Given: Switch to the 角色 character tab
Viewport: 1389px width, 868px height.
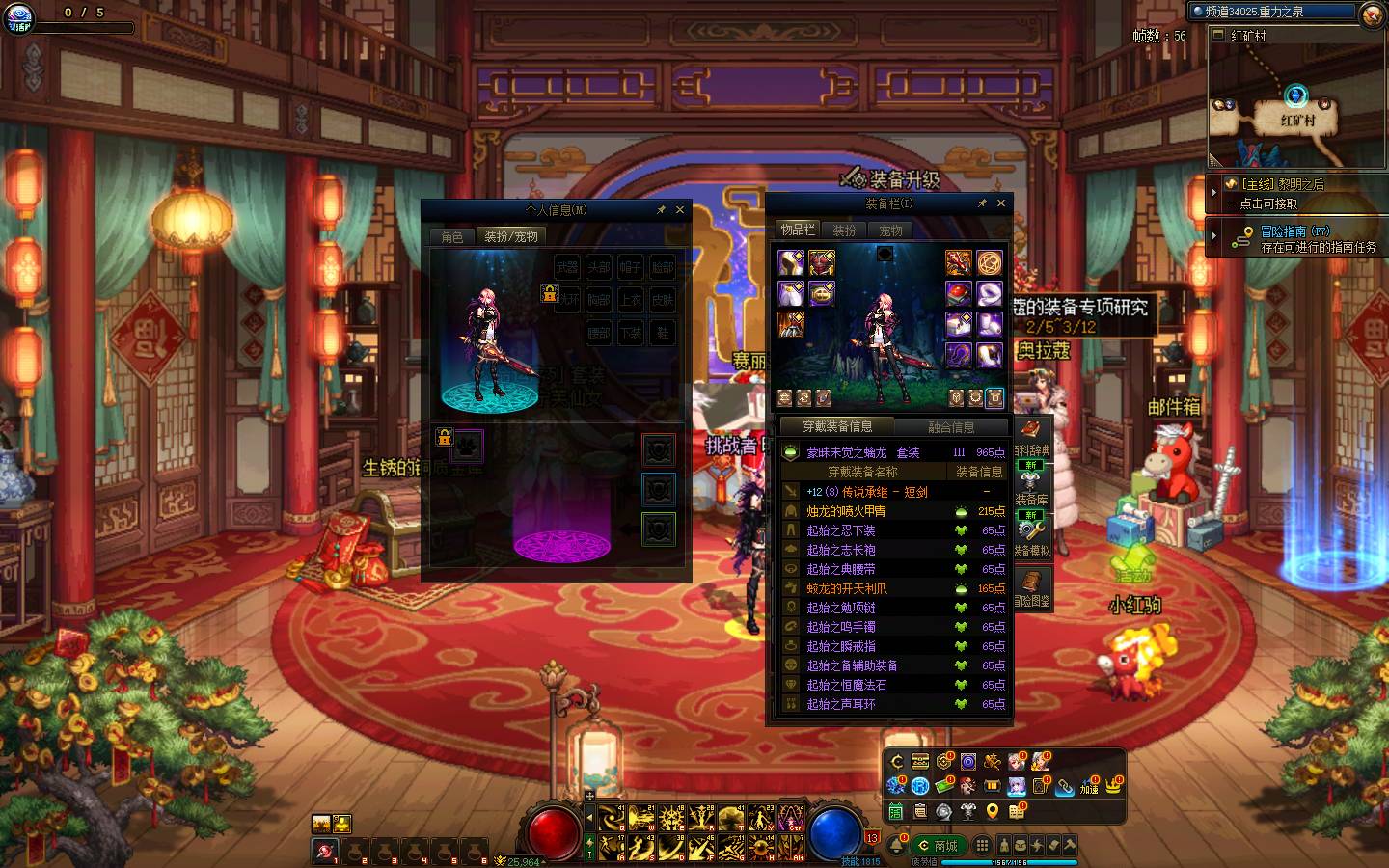Looking at the screenshot, I should [452, 237].
